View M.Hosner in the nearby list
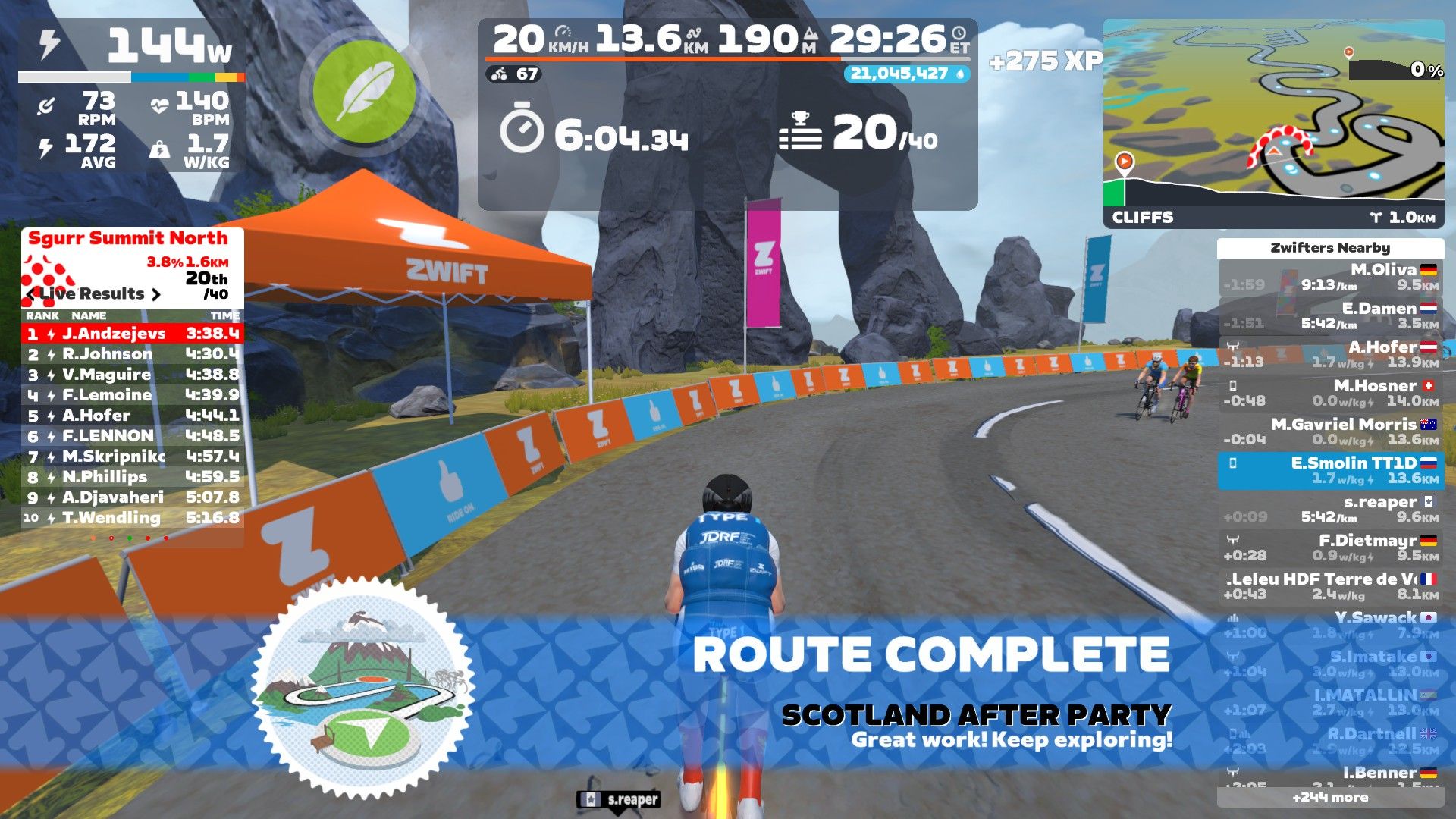Viewport: 1456px width, 819px height. point(1330,393)
